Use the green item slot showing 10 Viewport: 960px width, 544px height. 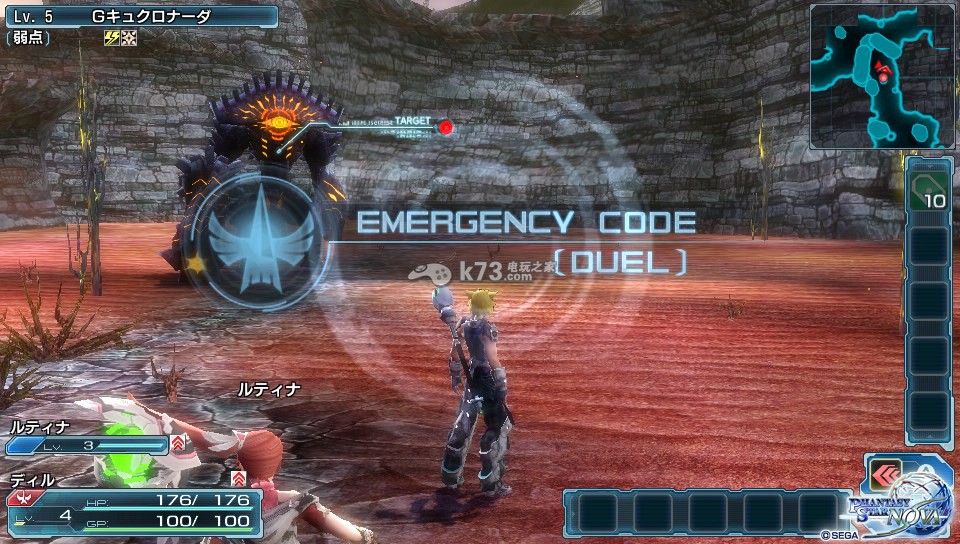coord(927,190)
